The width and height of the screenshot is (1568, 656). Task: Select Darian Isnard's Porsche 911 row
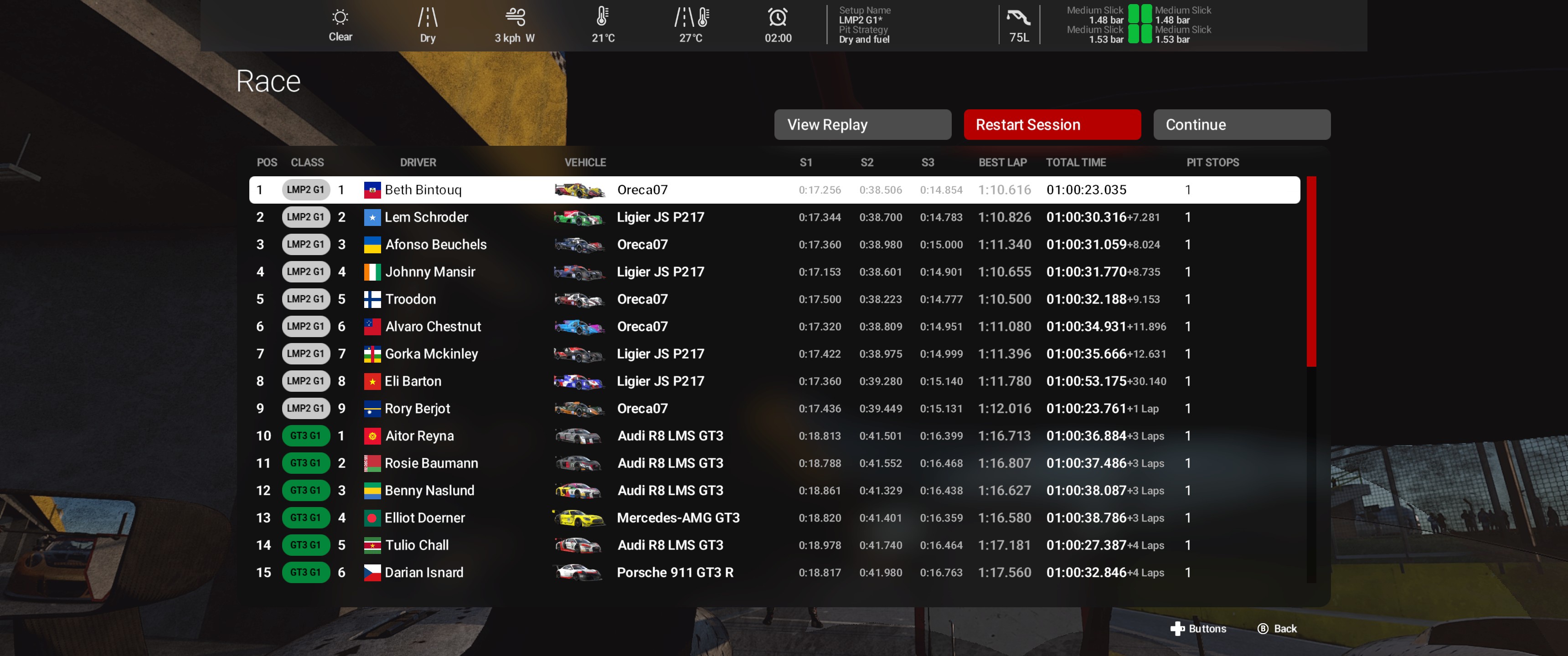pyautogui.click(x=774, y=573)
